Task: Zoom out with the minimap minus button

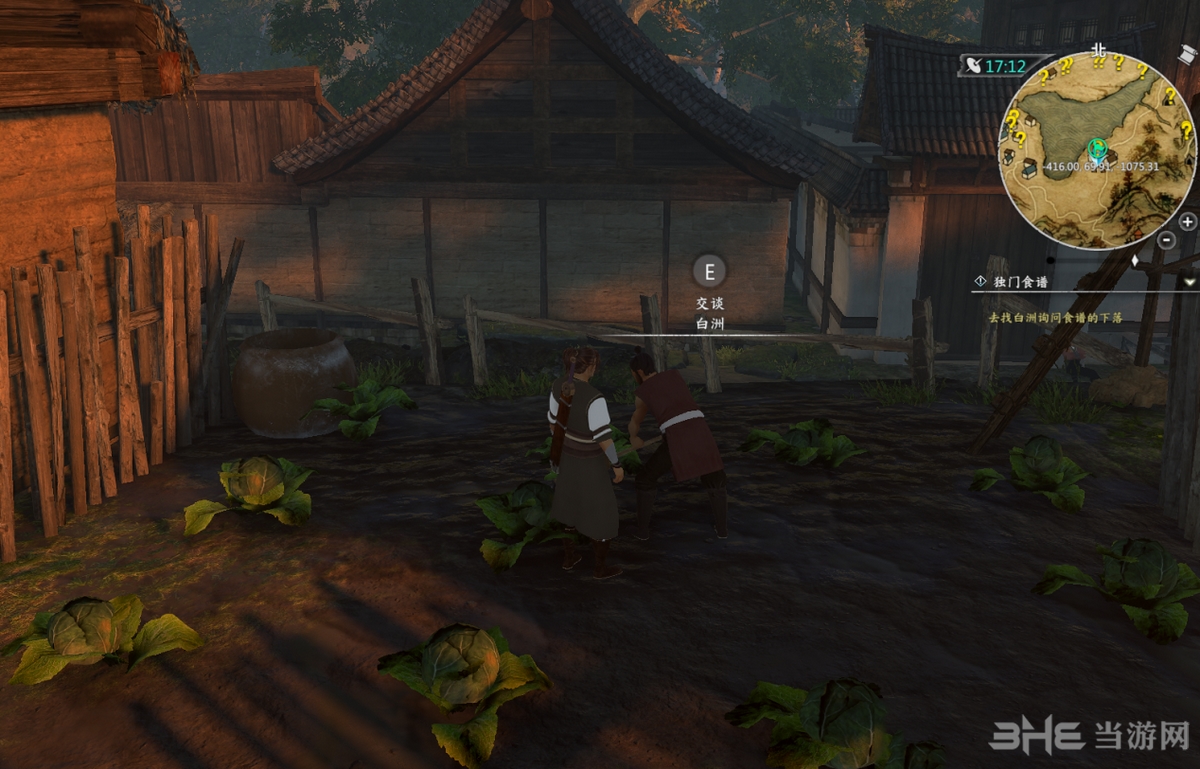Action: click(x=1167, y=240)
